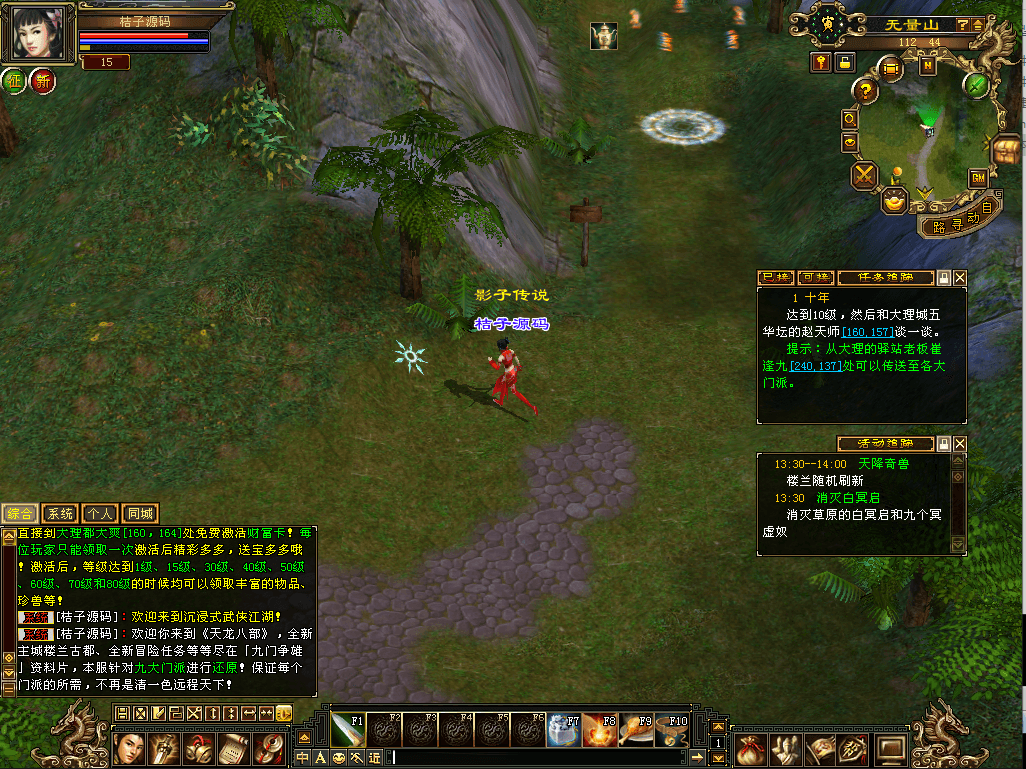
Task: Click the question mark orb by the minimap
Action: (x=866, y=90)
